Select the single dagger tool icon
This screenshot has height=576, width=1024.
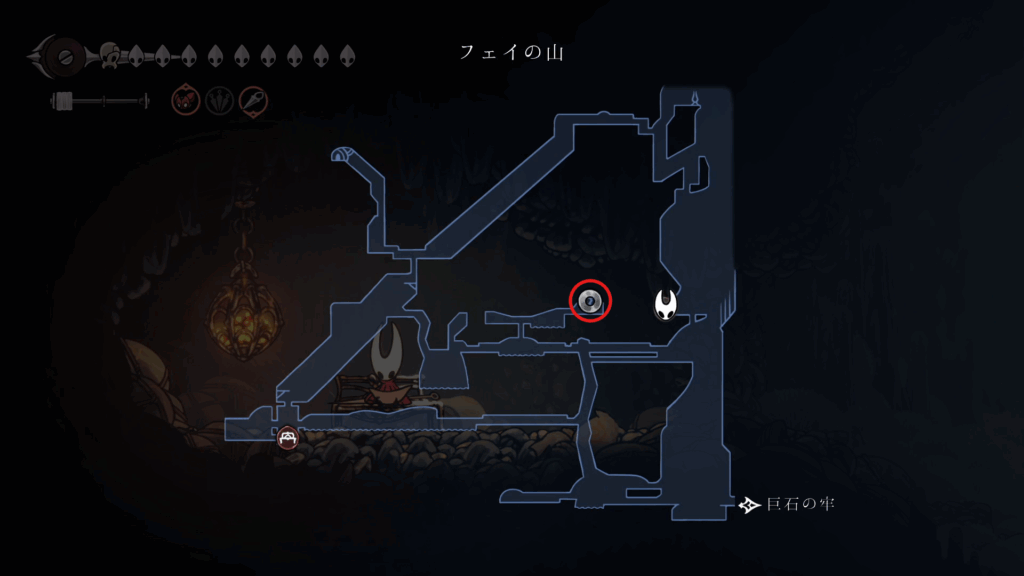click(253, 100)
